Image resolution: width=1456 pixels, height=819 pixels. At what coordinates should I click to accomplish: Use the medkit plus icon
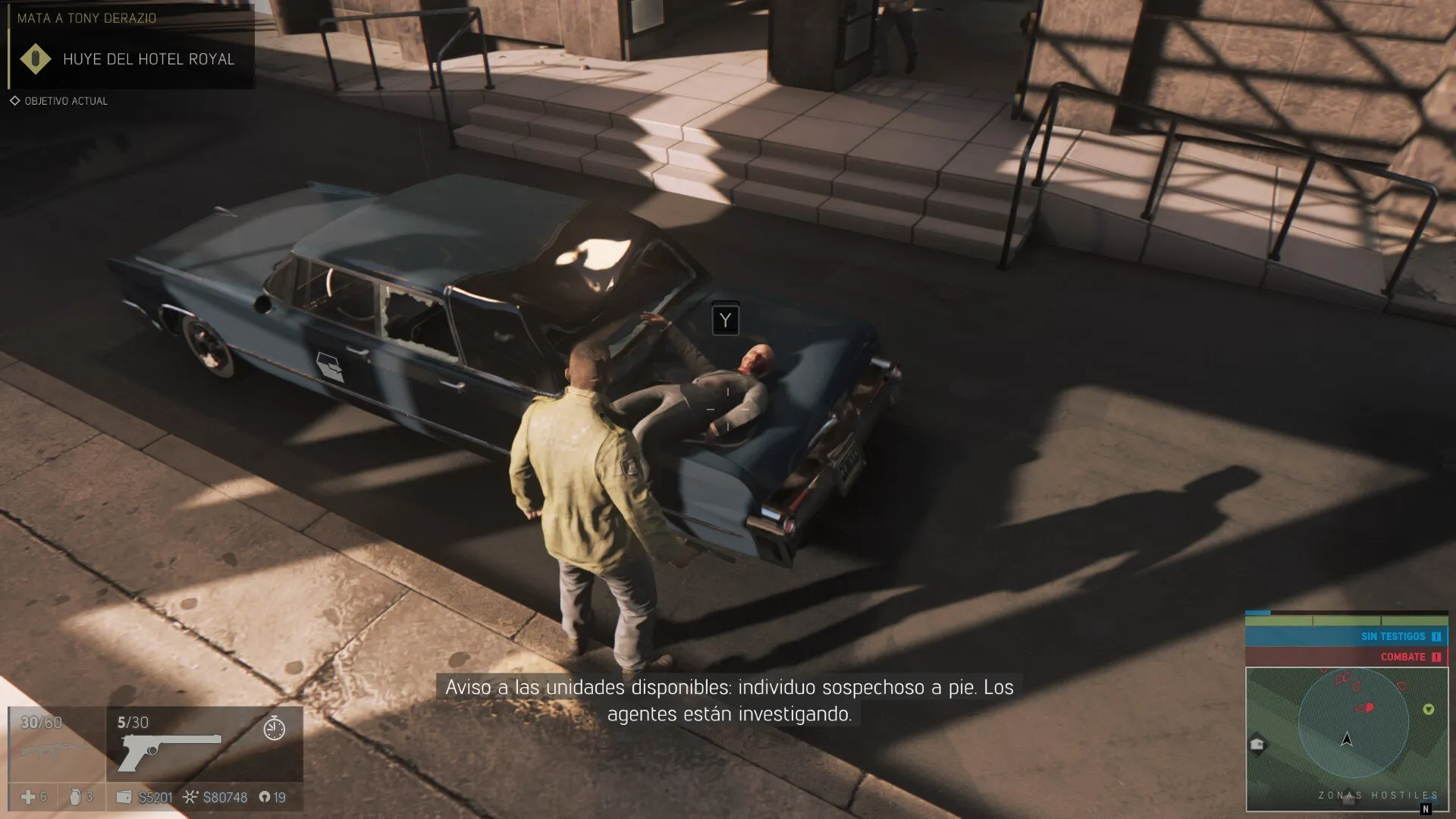coord(28,797)
